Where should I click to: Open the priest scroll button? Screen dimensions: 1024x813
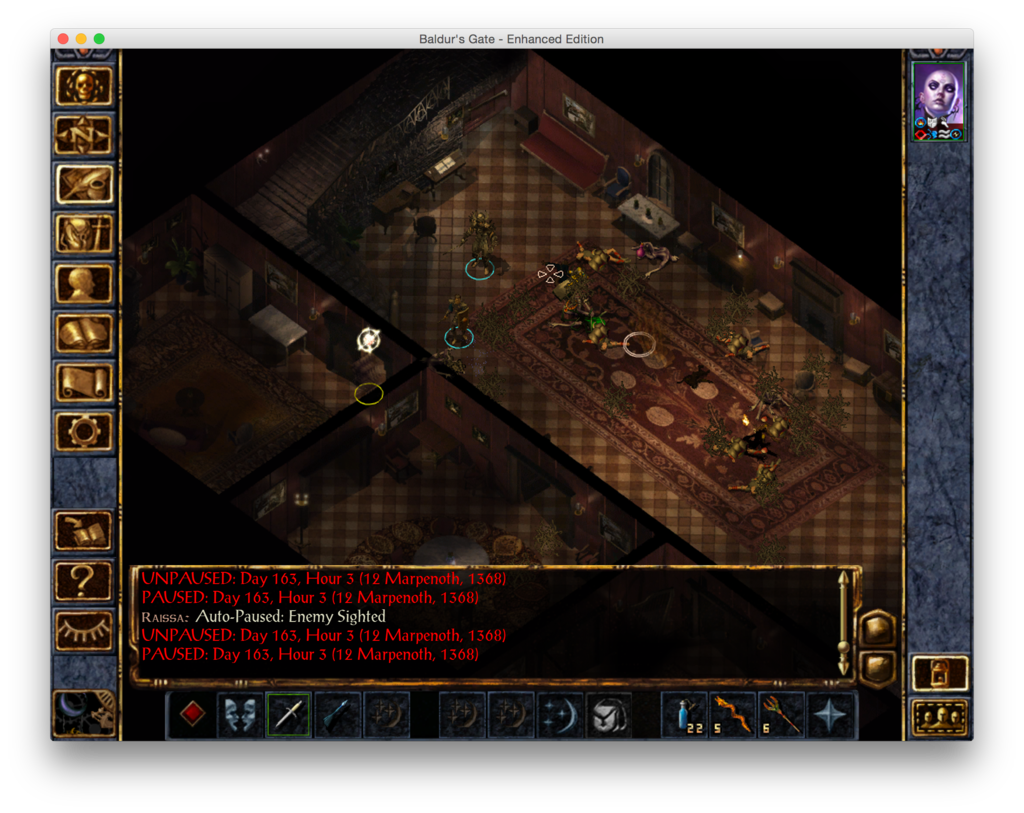pos(84,382)
